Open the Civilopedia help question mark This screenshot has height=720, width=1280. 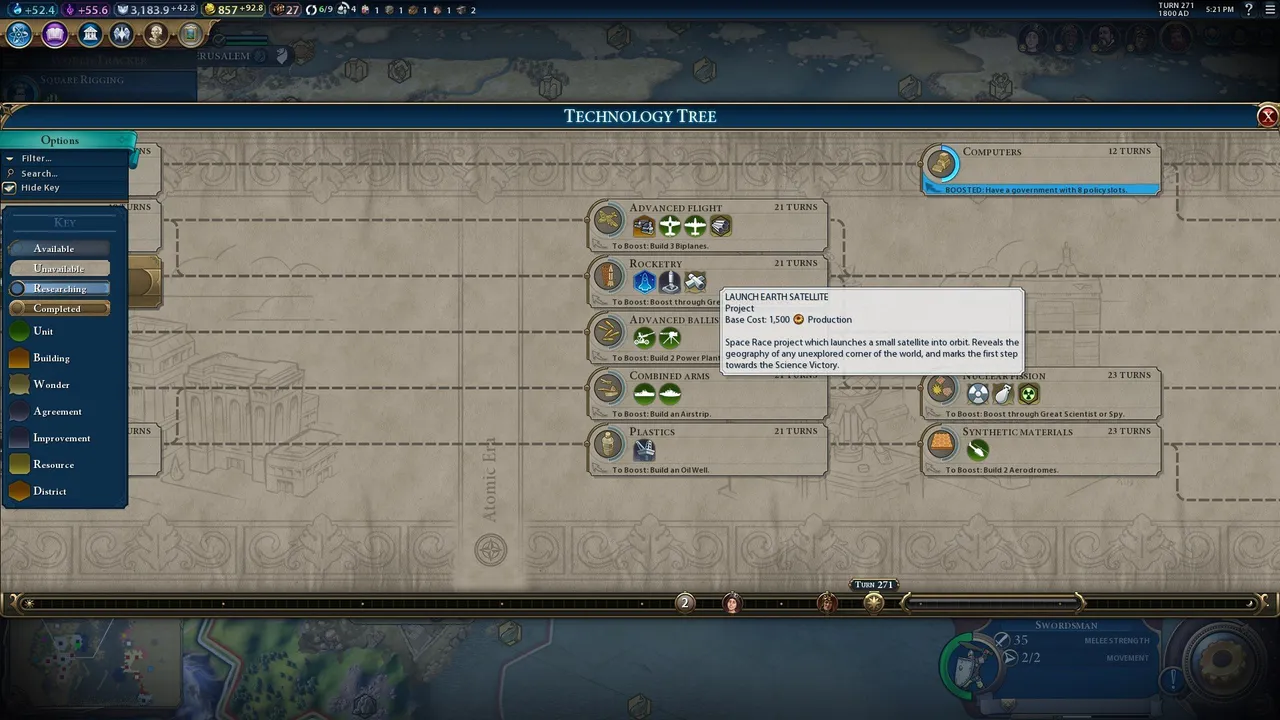pyautogui.click(x=1248, y=9)
